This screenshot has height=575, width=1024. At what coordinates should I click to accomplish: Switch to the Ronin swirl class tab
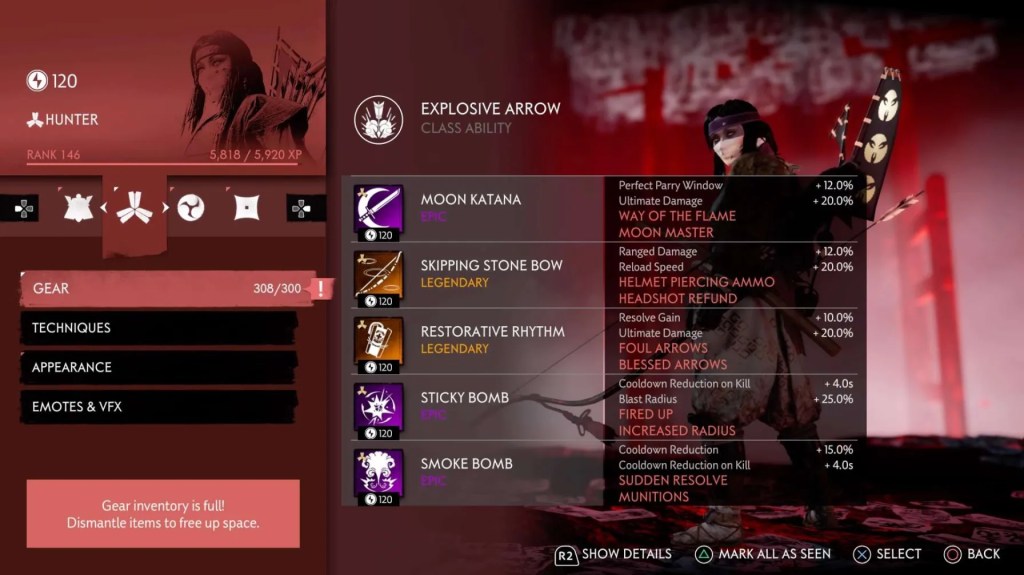pyautogui.click(x=190, y=207)
